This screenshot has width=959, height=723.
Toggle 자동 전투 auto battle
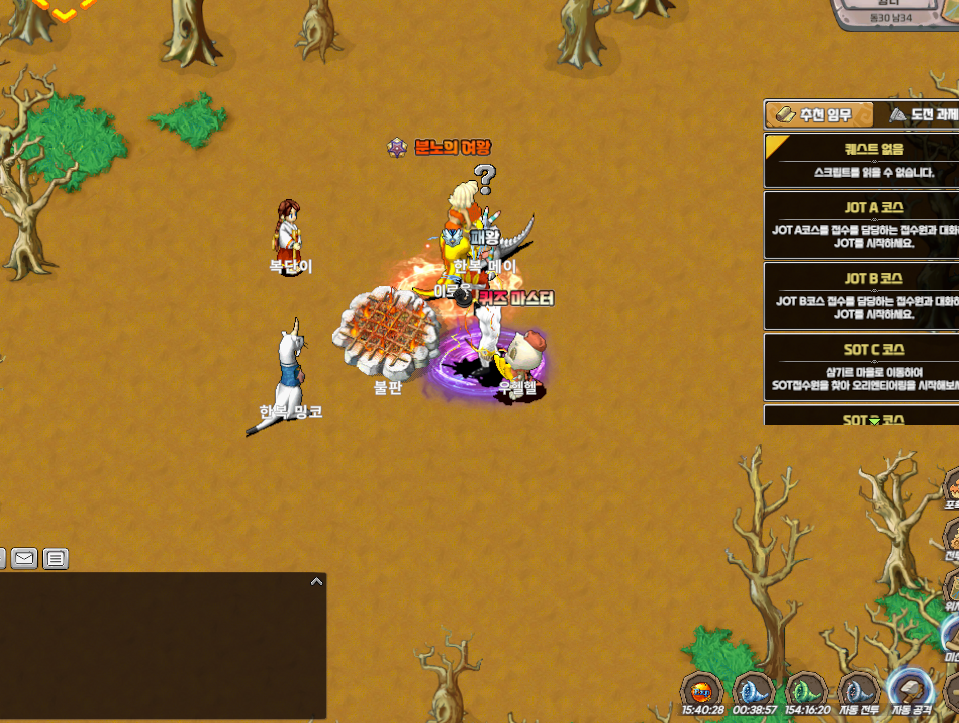pos(858,690)
